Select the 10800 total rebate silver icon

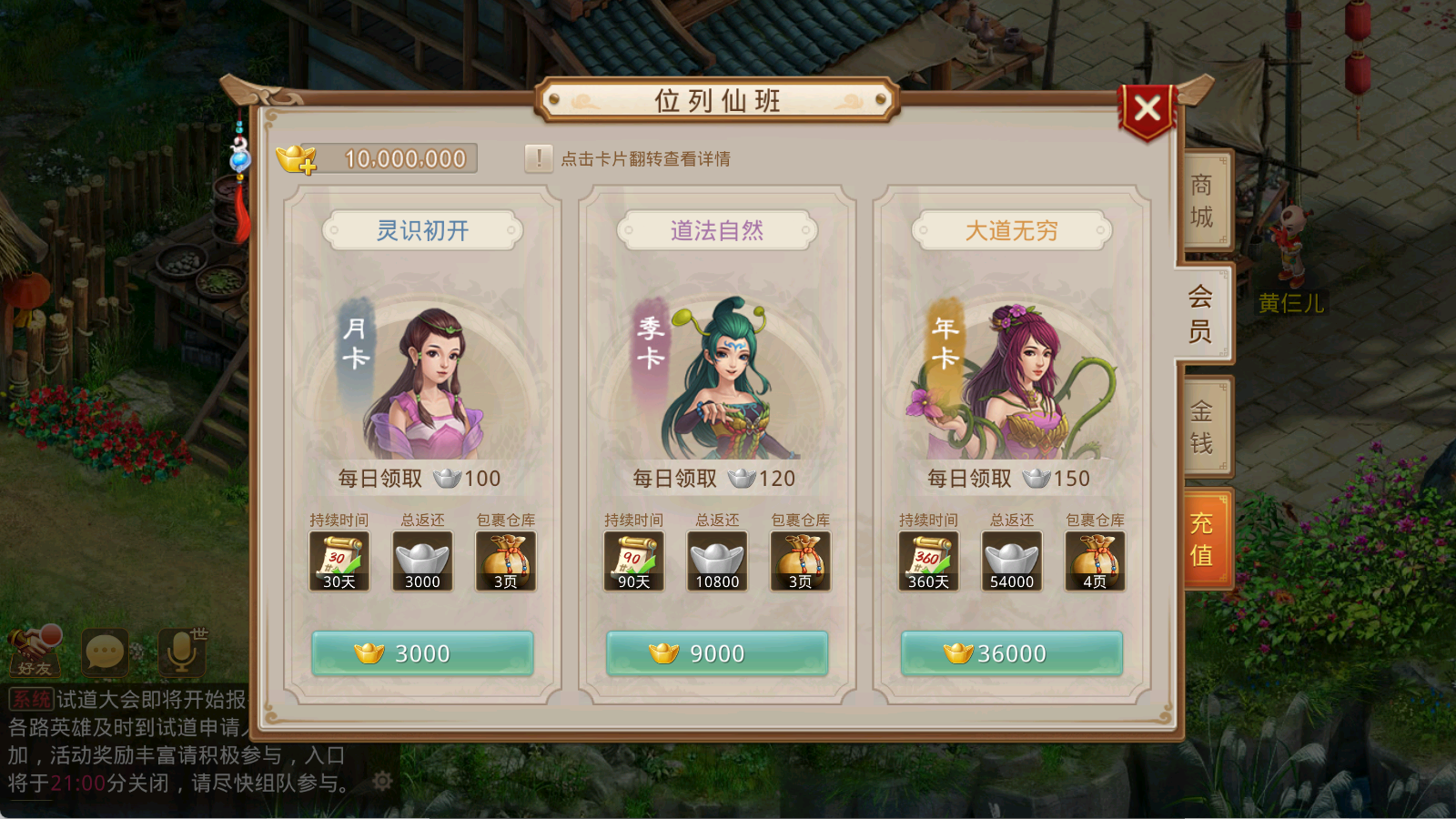[x=717, y=561]
